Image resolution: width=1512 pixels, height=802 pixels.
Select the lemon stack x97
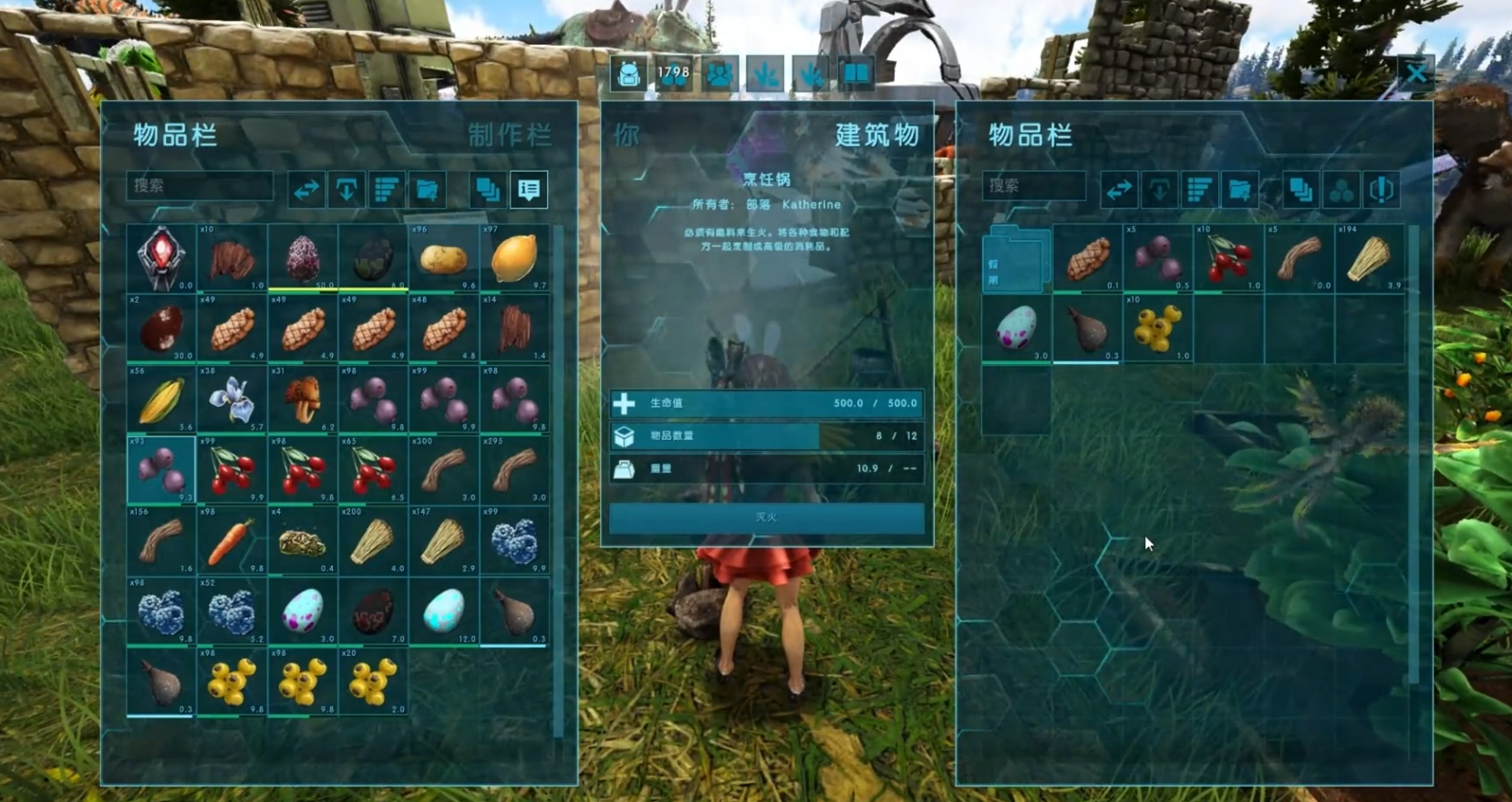pyautogui.click(x=514, y=258)
